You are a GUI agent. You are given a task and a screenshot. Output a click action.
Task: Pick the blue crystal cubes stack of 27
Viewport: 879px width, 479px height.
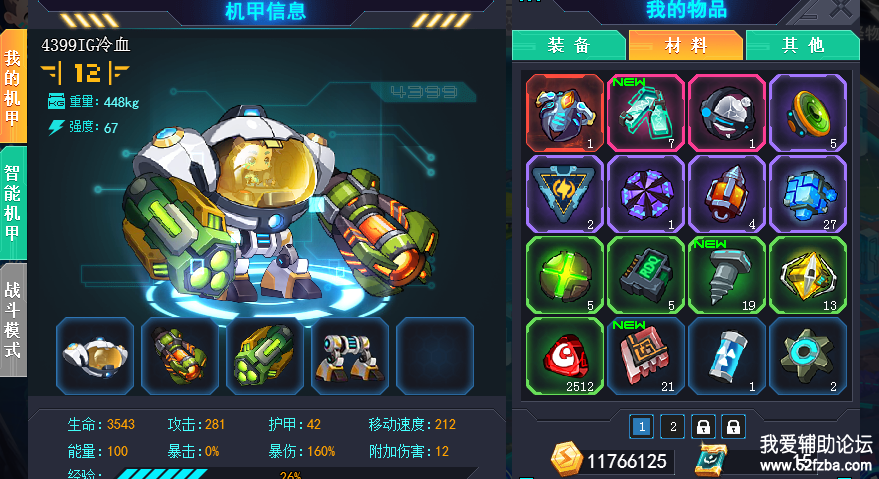pos(808,193)
